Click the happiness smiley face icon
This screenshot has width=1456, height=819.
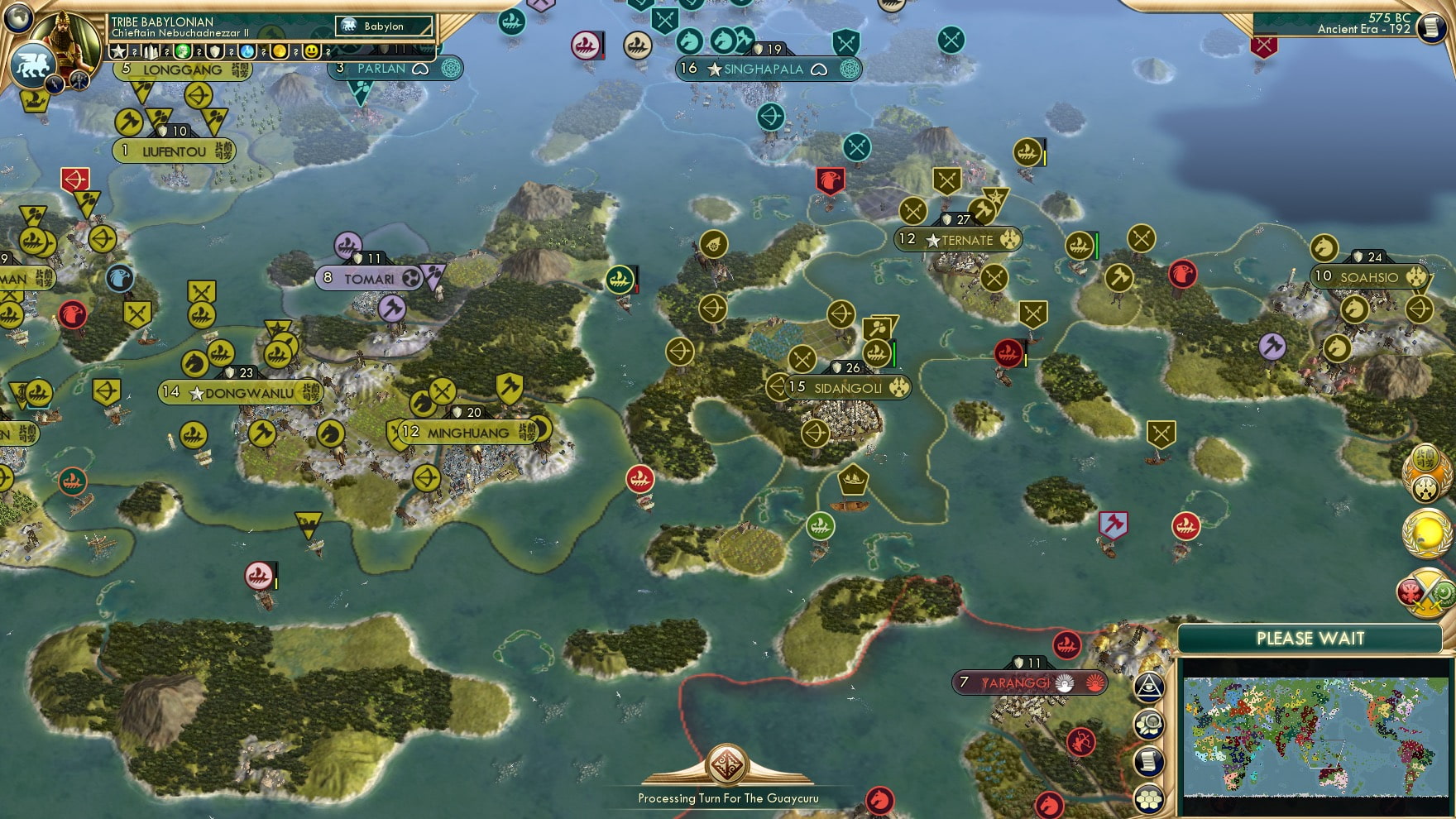click(311, 51)
